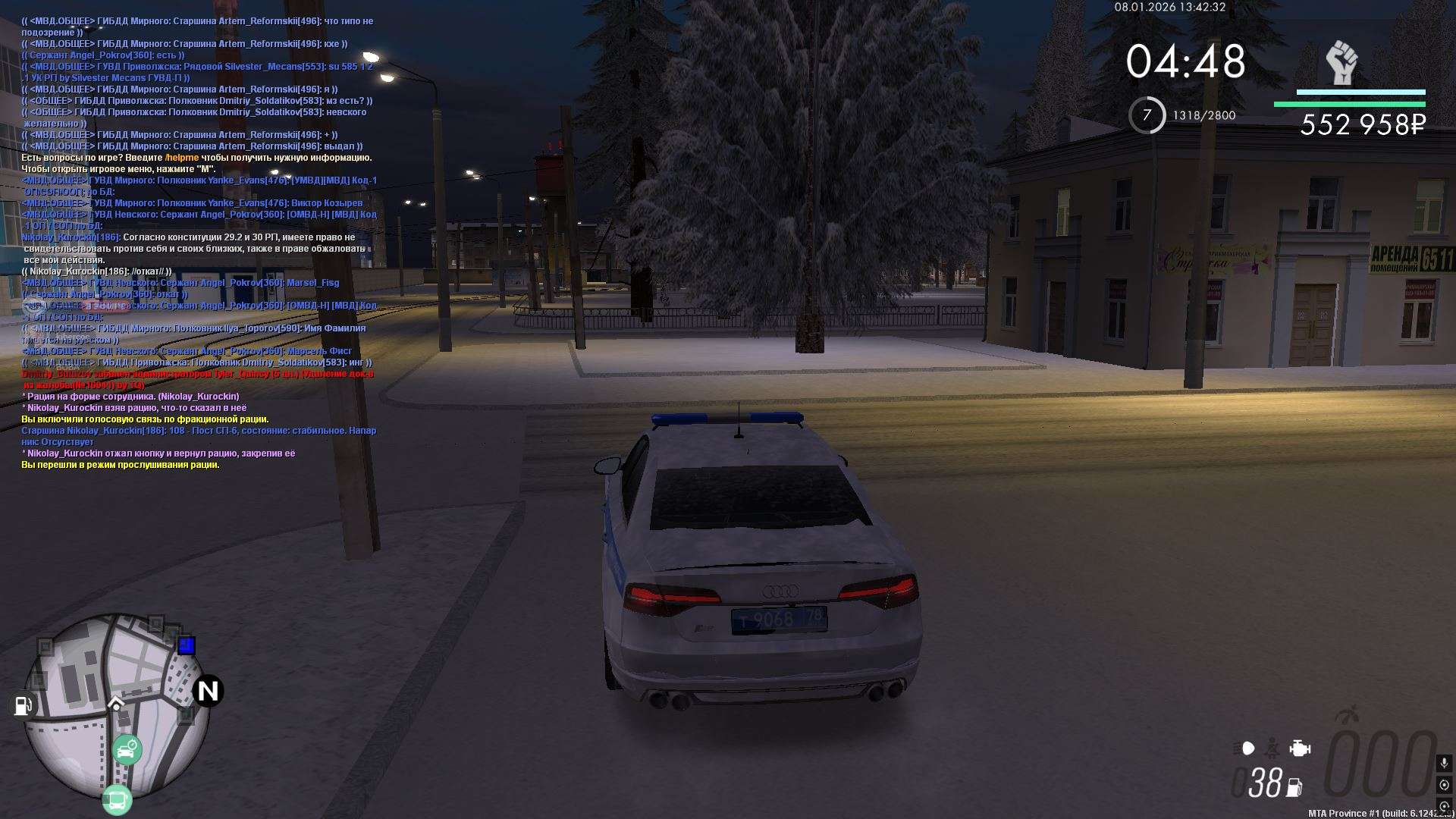Screen dimensions: 1456x819
Task: Select the gas station marker on minimap
Action: pyautogui.click(x=23, y=705)
